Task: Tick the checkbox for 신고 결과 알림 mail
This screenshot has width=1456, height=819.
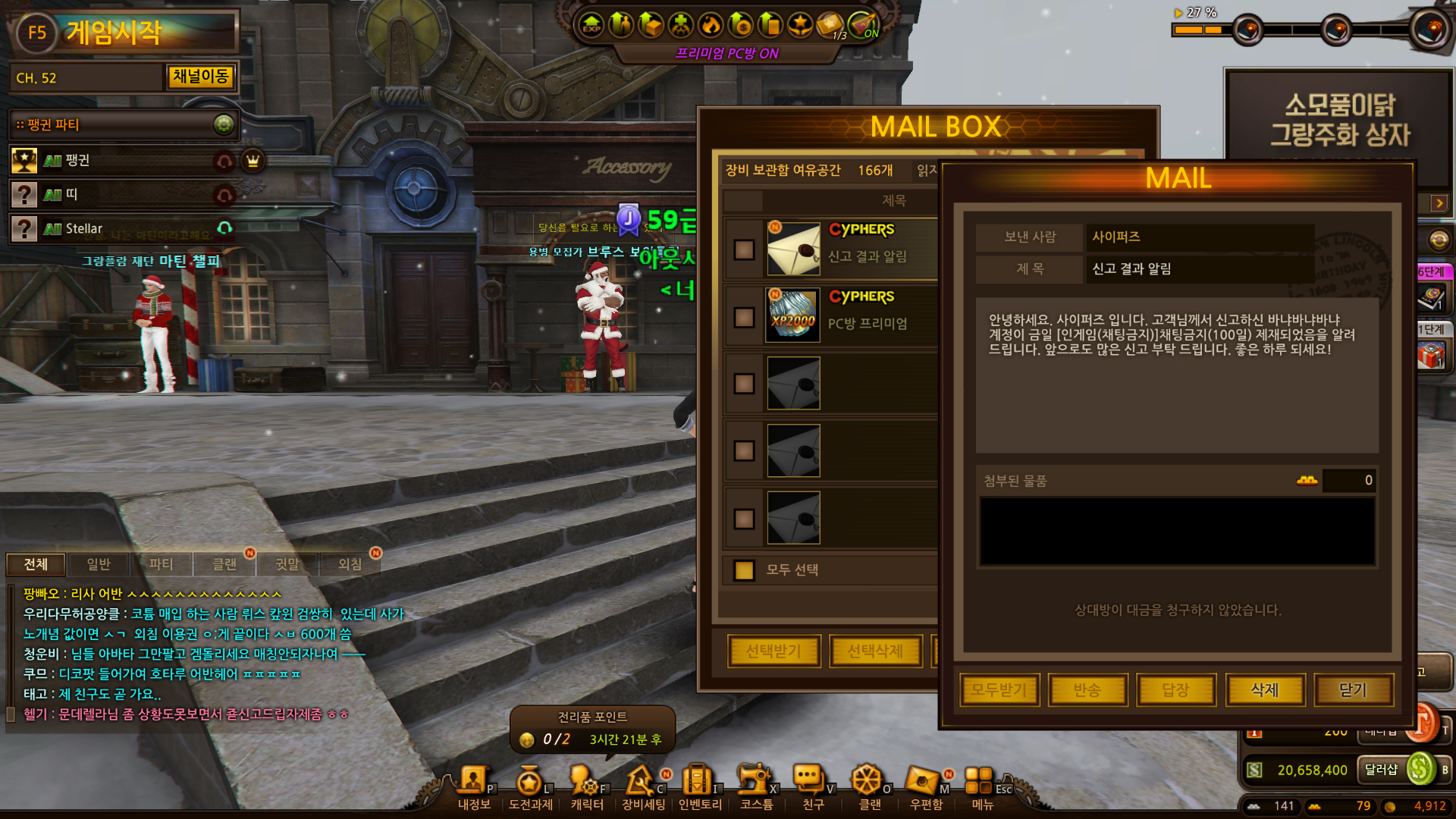Action: click(x=744, y=249)
